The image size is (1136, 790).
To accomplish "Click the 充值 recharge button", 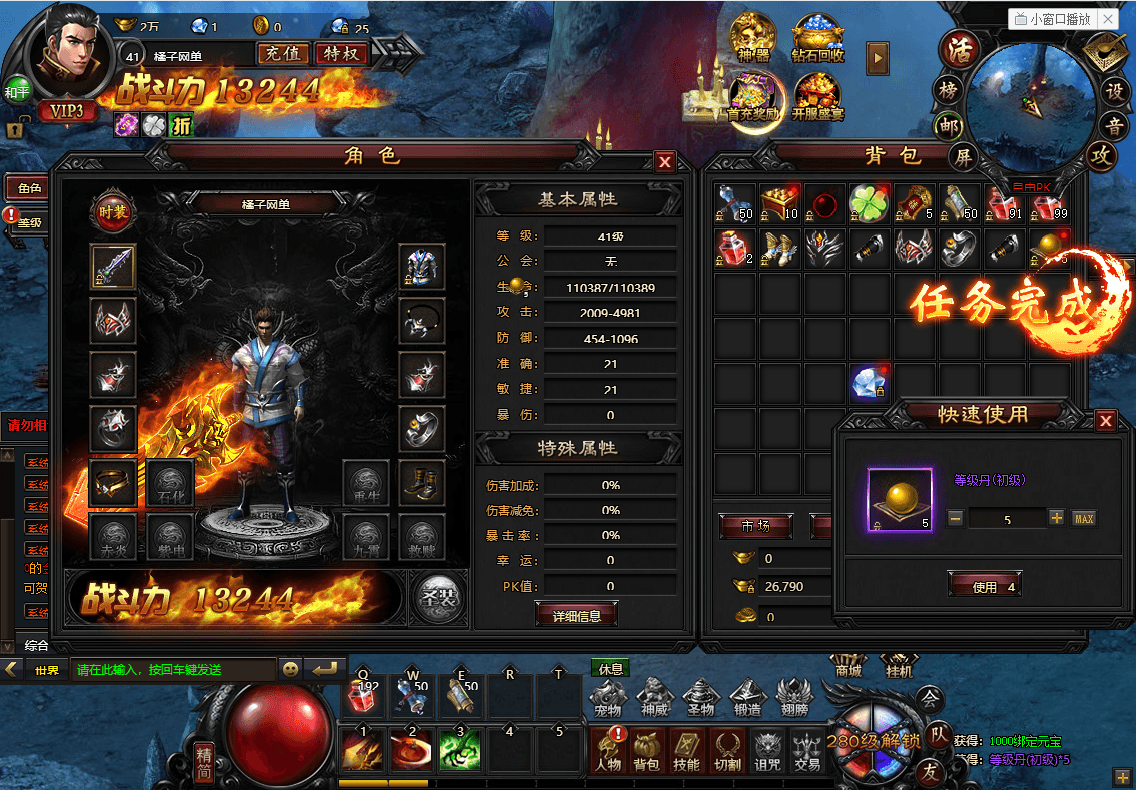I will coord(283,54).
